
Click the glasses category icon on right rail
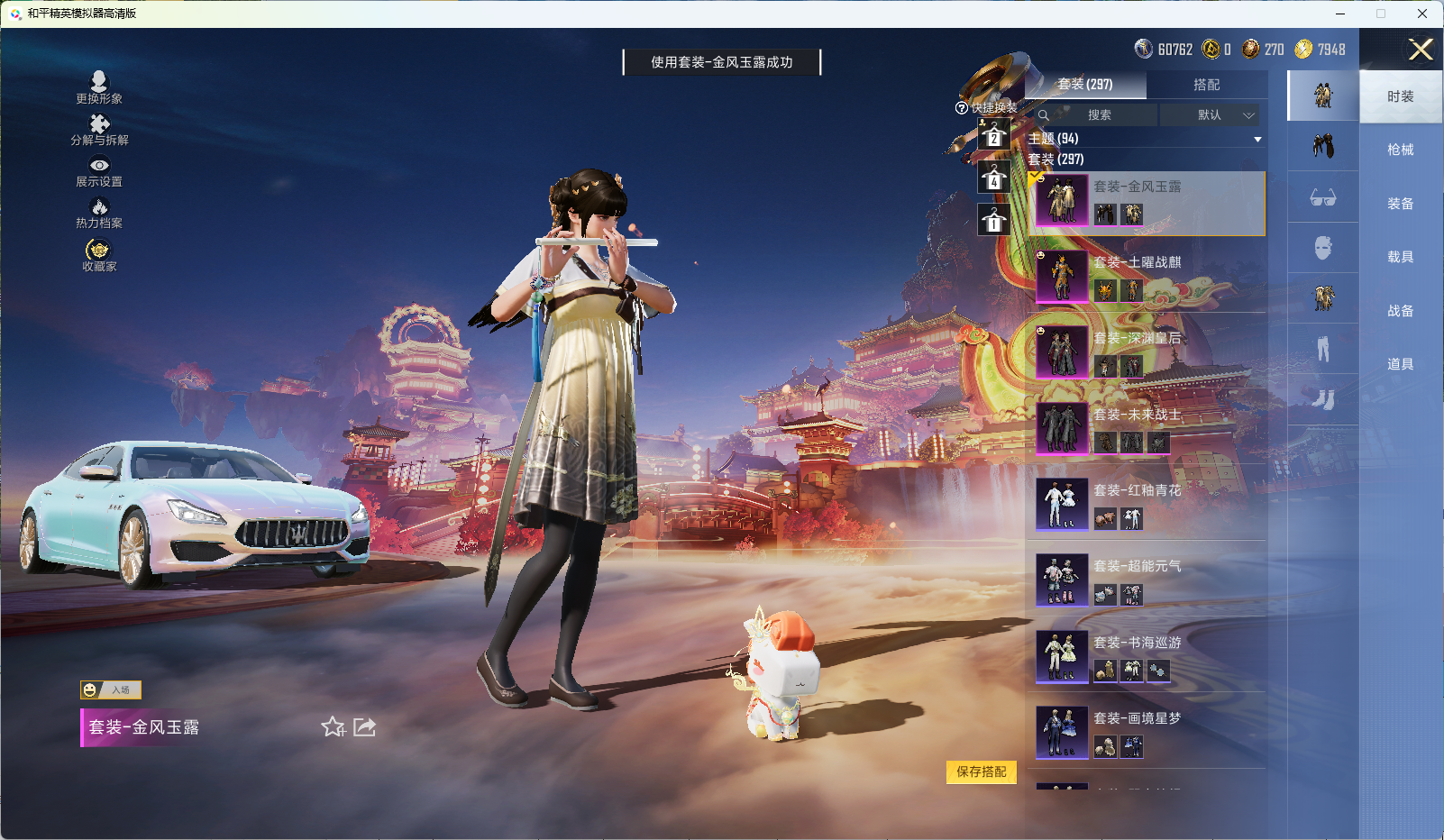click(1323, 196)
